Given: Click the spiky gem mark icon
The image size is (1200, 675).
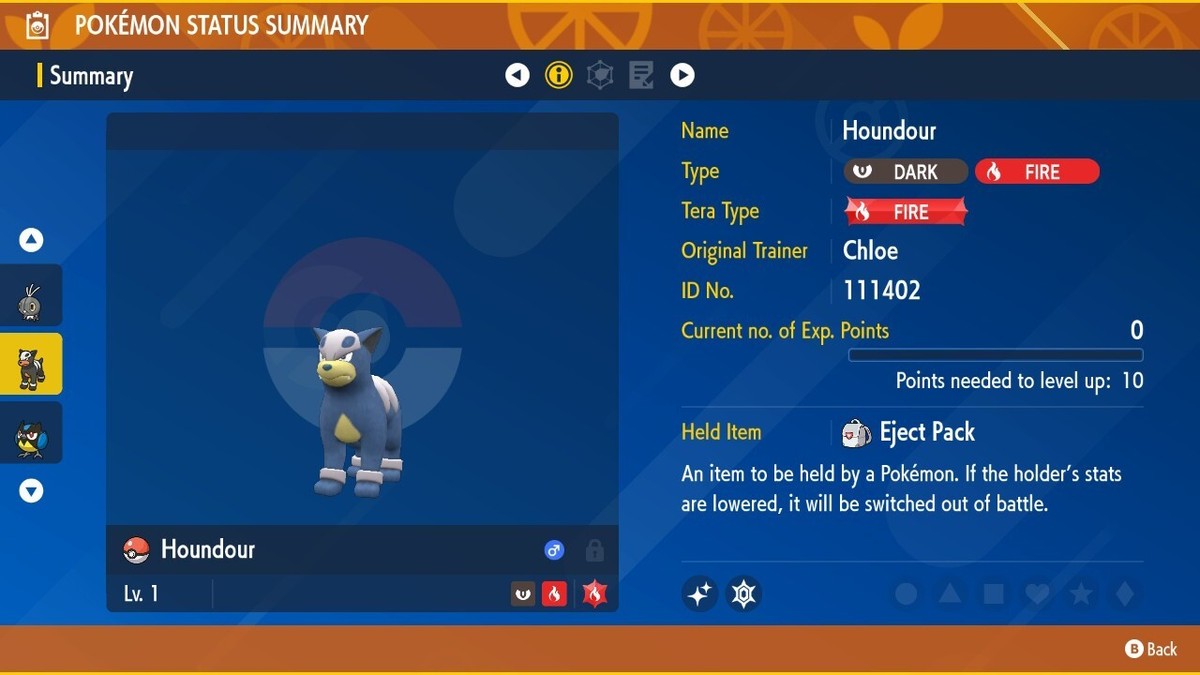Looking at the screenshot, I should click(743, 594).
